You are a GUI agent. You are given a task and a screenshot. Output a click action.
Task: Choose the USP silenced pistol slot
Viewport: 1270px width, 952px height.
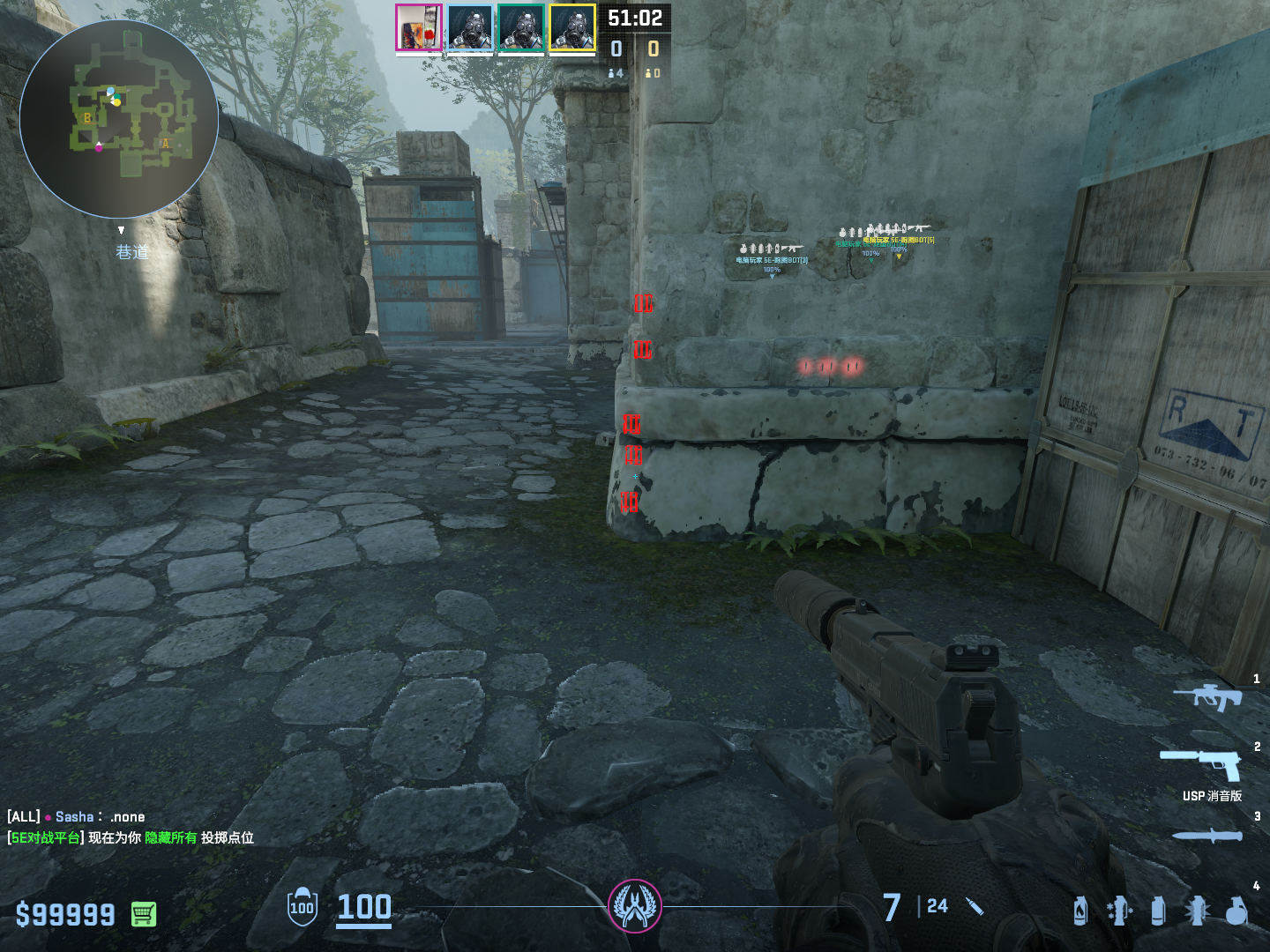point(1201,765)
